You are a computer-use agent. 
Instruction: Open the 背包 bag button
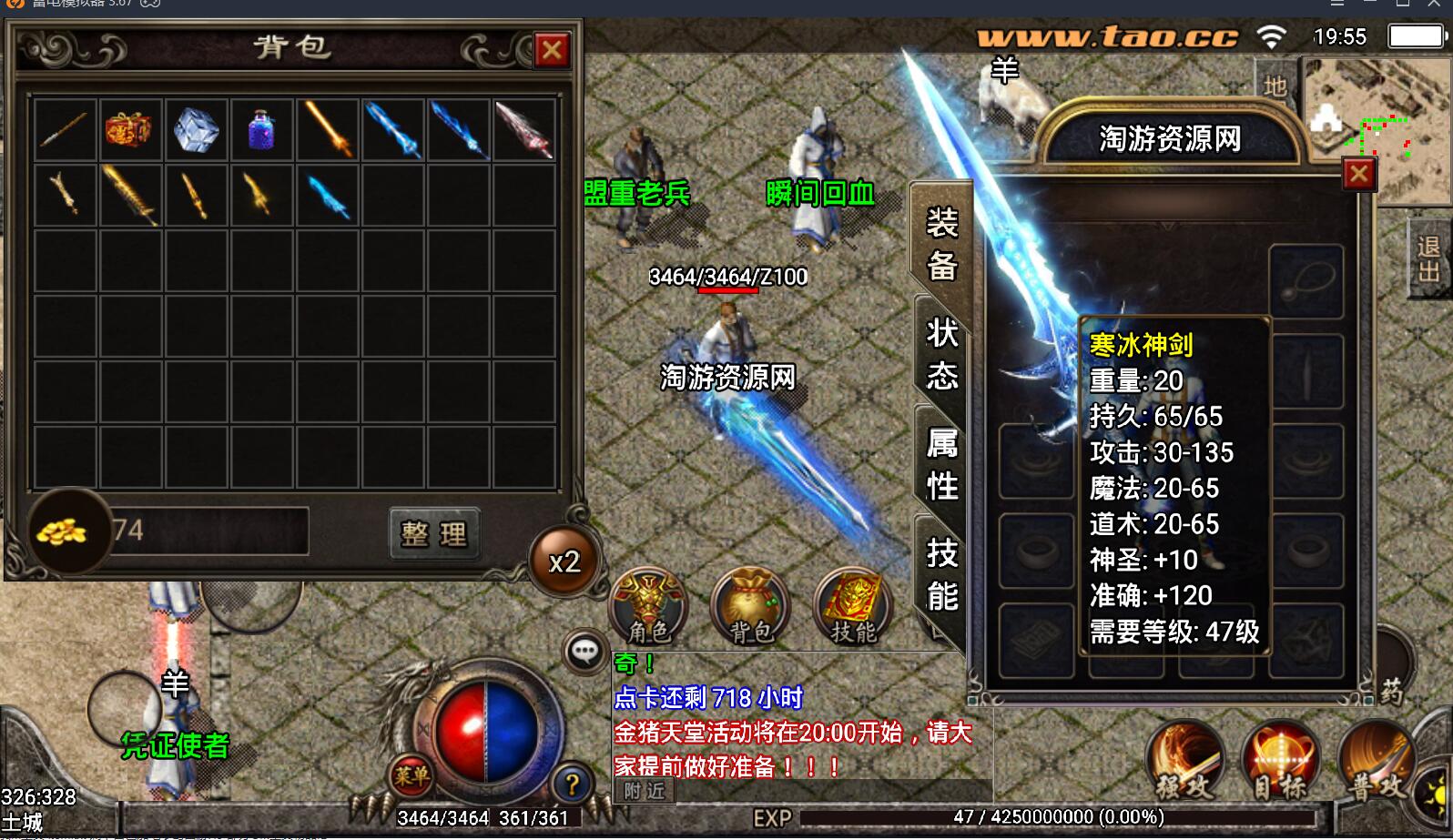click(751, 605)
